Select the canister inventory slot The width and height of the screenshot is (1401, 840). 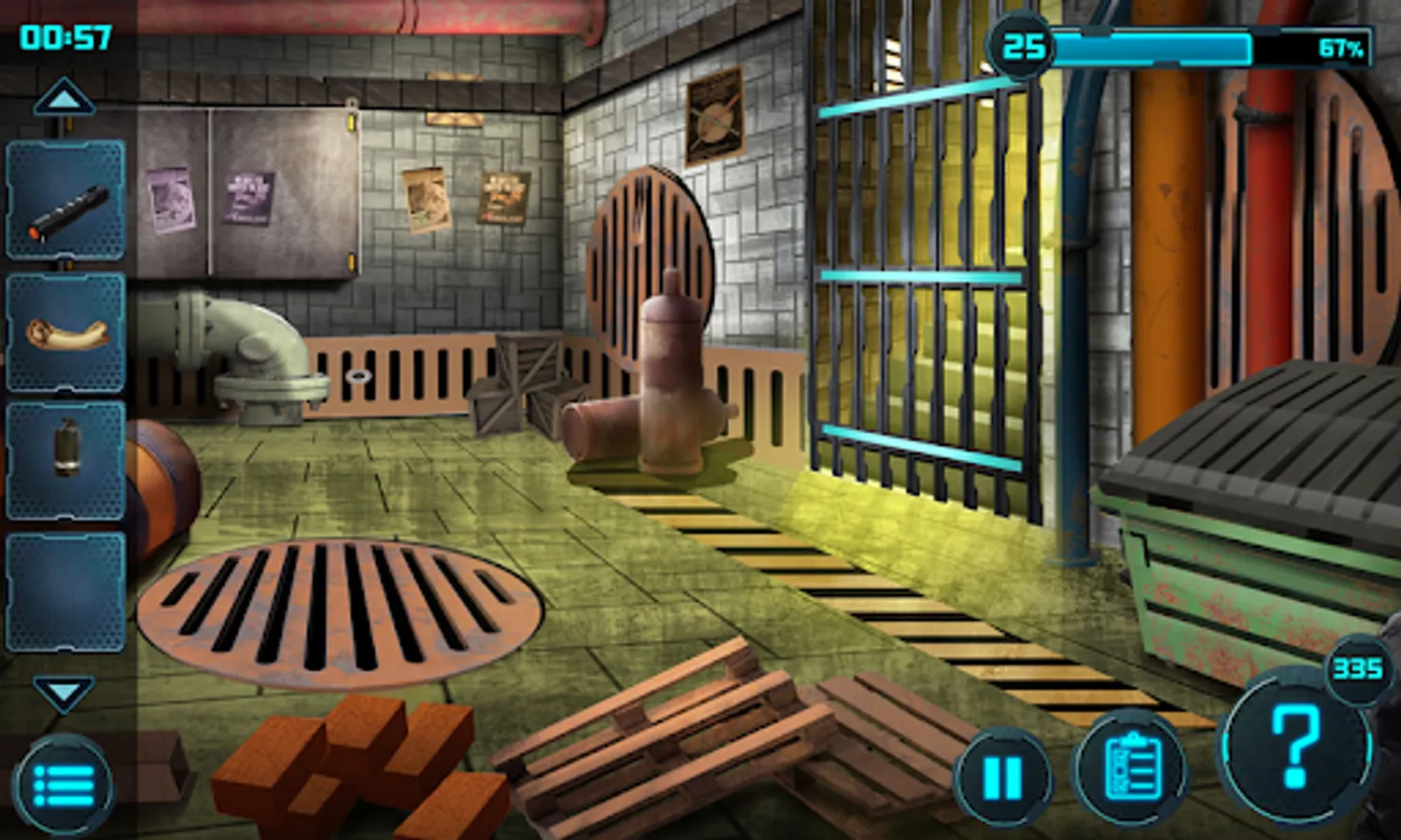[x=66, y=460]
